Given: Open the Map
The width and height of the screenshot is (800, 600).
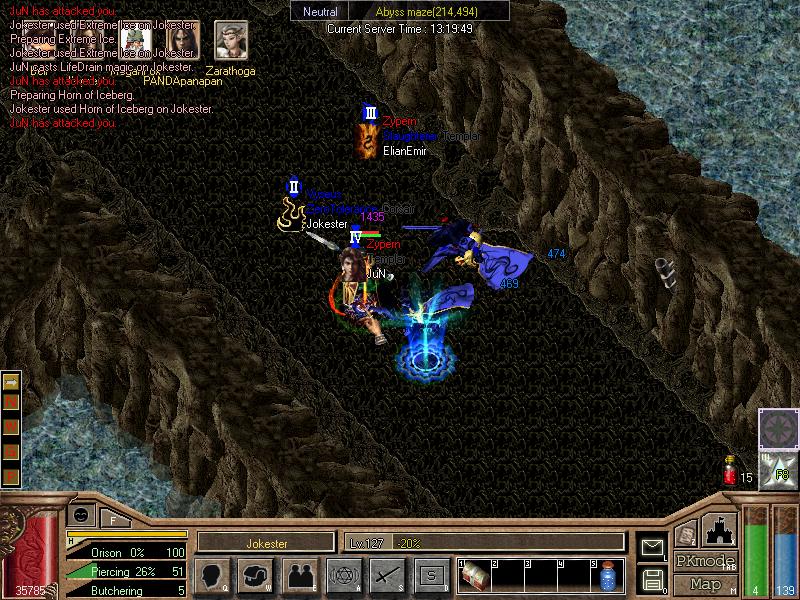Looking at the screenshot, I should pyautogui.click(x=705, y=584).
